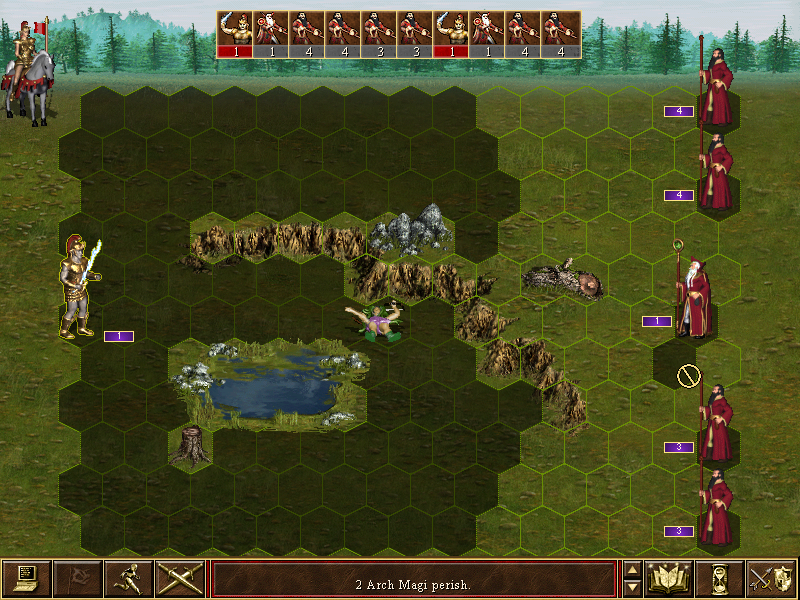
Task: Defend with the shield and sword button
Action: [771, 578]
